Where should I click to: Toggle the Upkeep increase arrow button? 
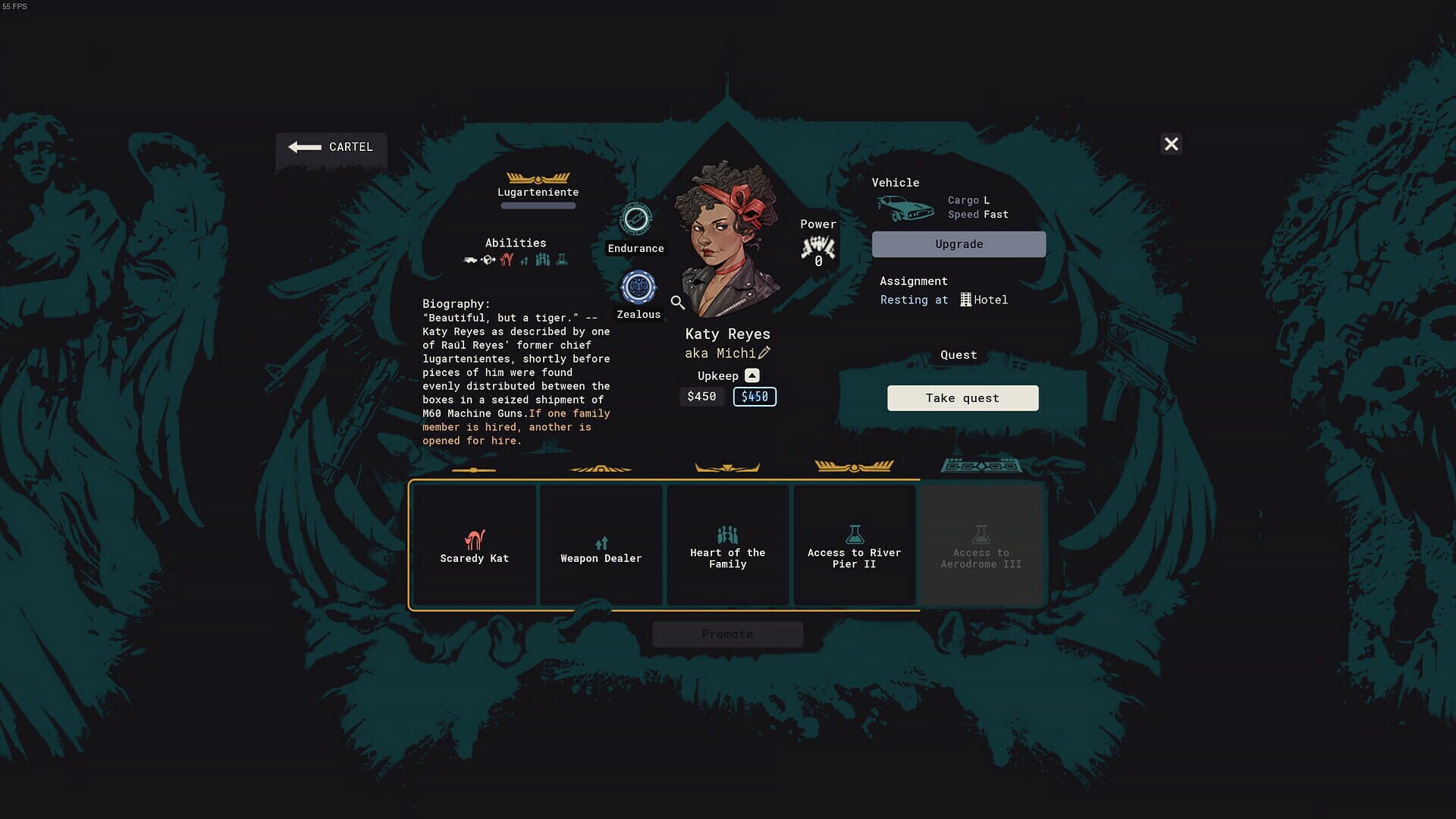(752, 375)
